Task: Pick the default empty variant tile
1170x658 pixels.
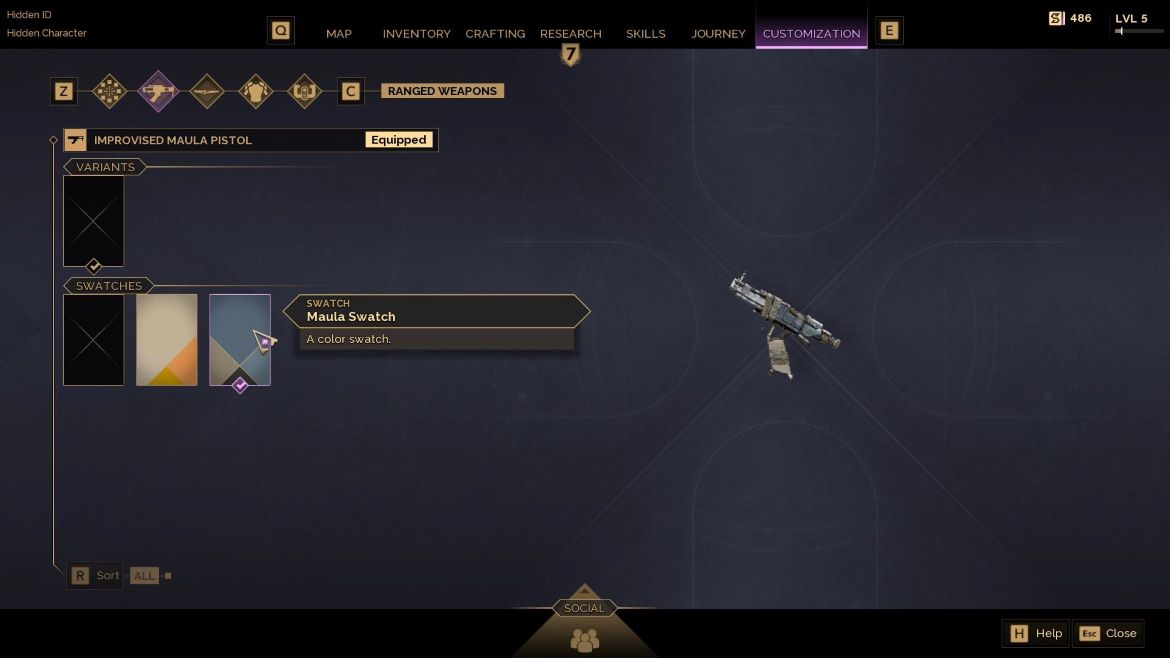Action: (94, 221)
